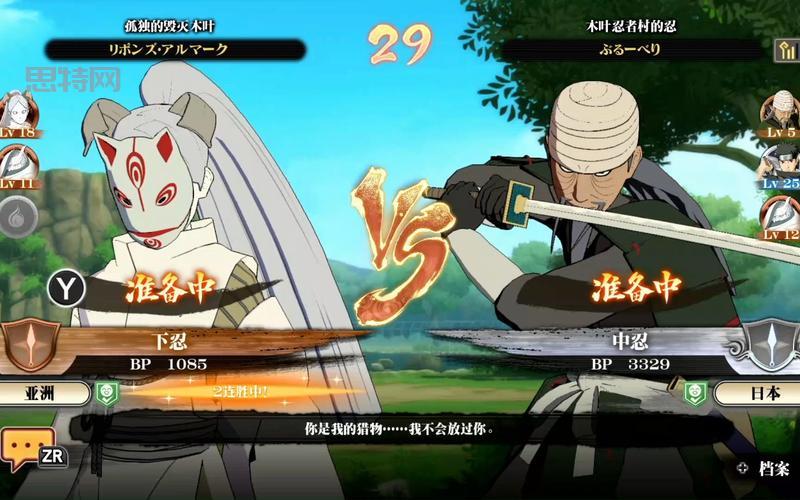Screen dimensions: 800x500
Task: Click the 亚洲 region label
Action: click(45, 393)
